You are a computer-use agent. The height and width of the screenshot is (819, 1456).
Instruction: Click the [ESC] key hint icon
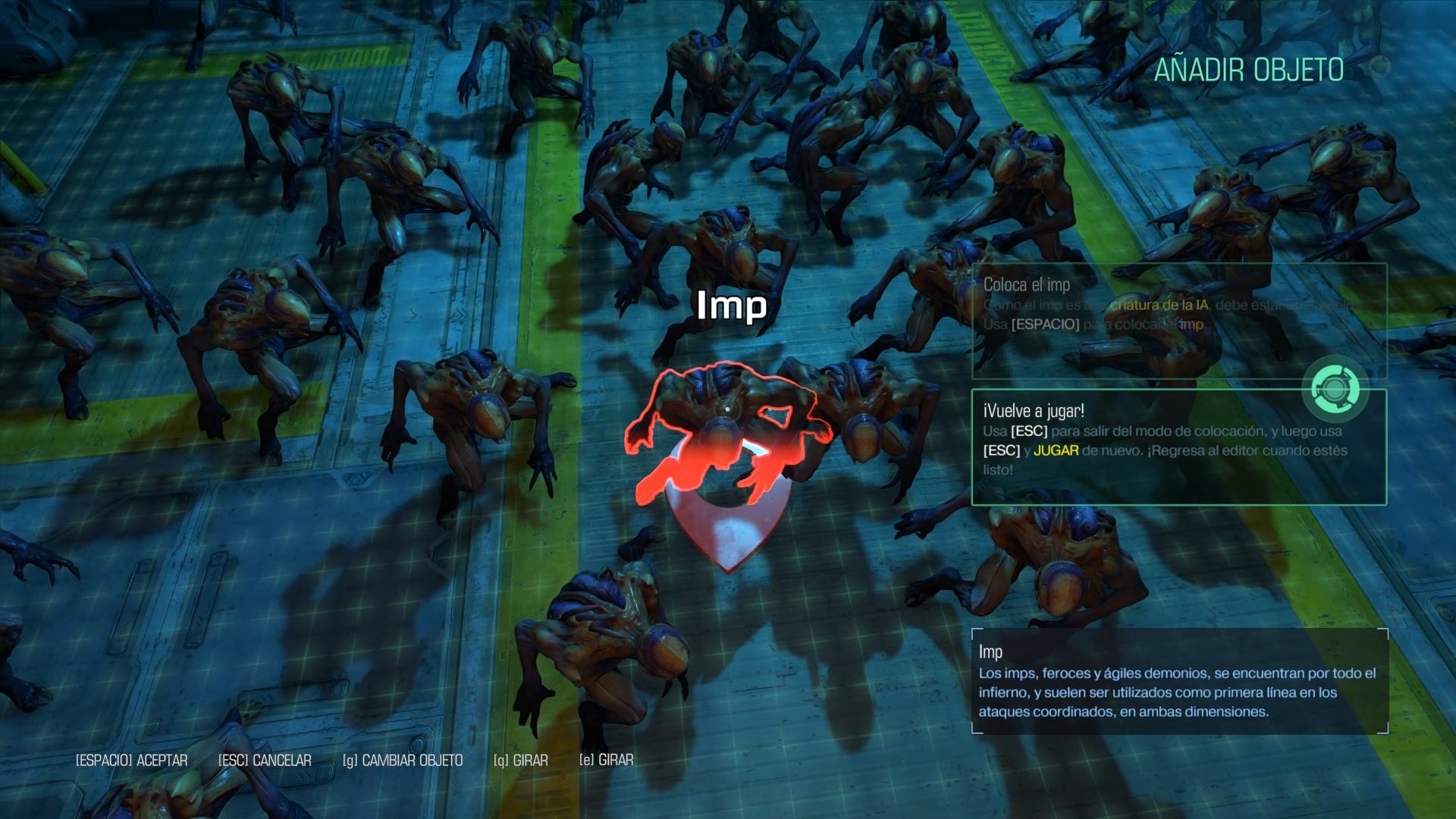[232, 760]
